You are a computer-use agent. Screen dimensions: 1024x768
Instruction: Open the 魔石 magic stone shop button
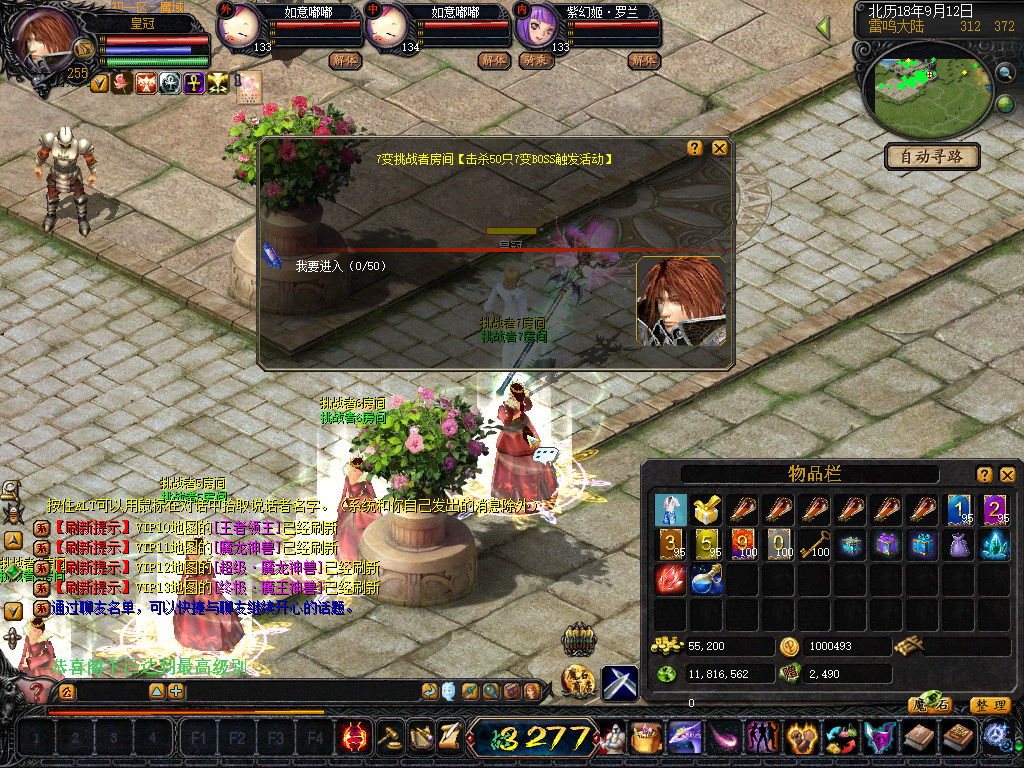pos(930,705)
